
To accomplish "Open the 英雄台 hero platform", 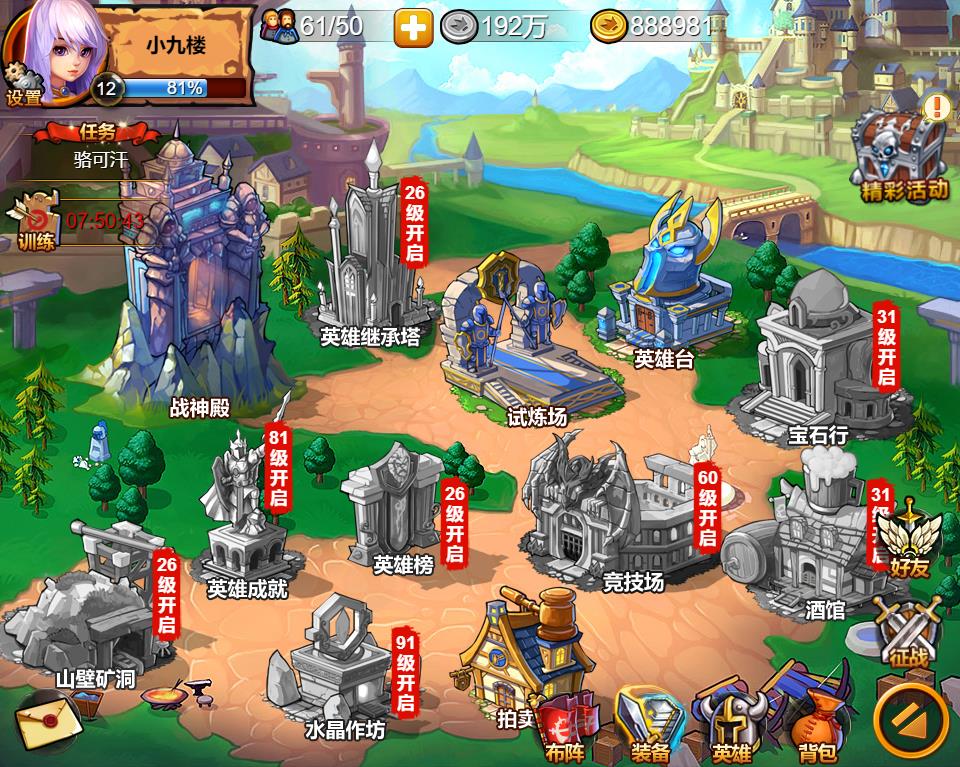I will [x=665, y=280].
